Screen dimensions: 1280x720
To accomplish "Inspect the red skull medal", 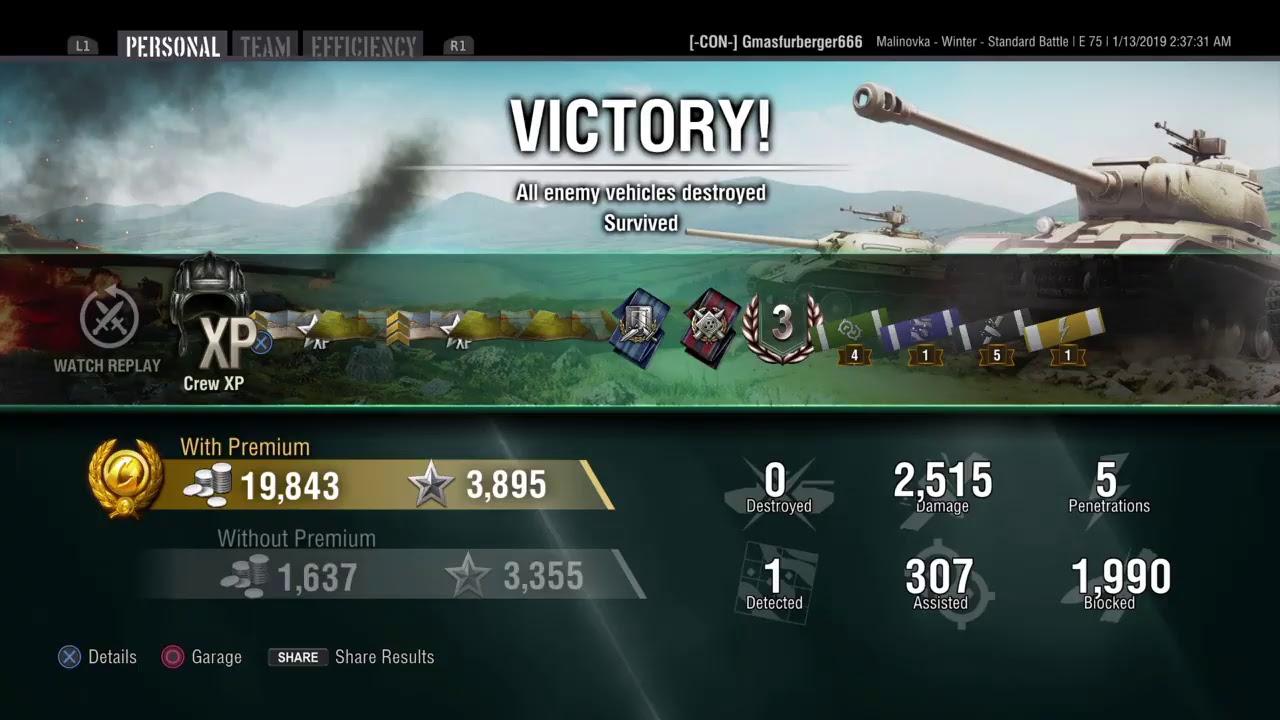I will [x=710, y=327].
